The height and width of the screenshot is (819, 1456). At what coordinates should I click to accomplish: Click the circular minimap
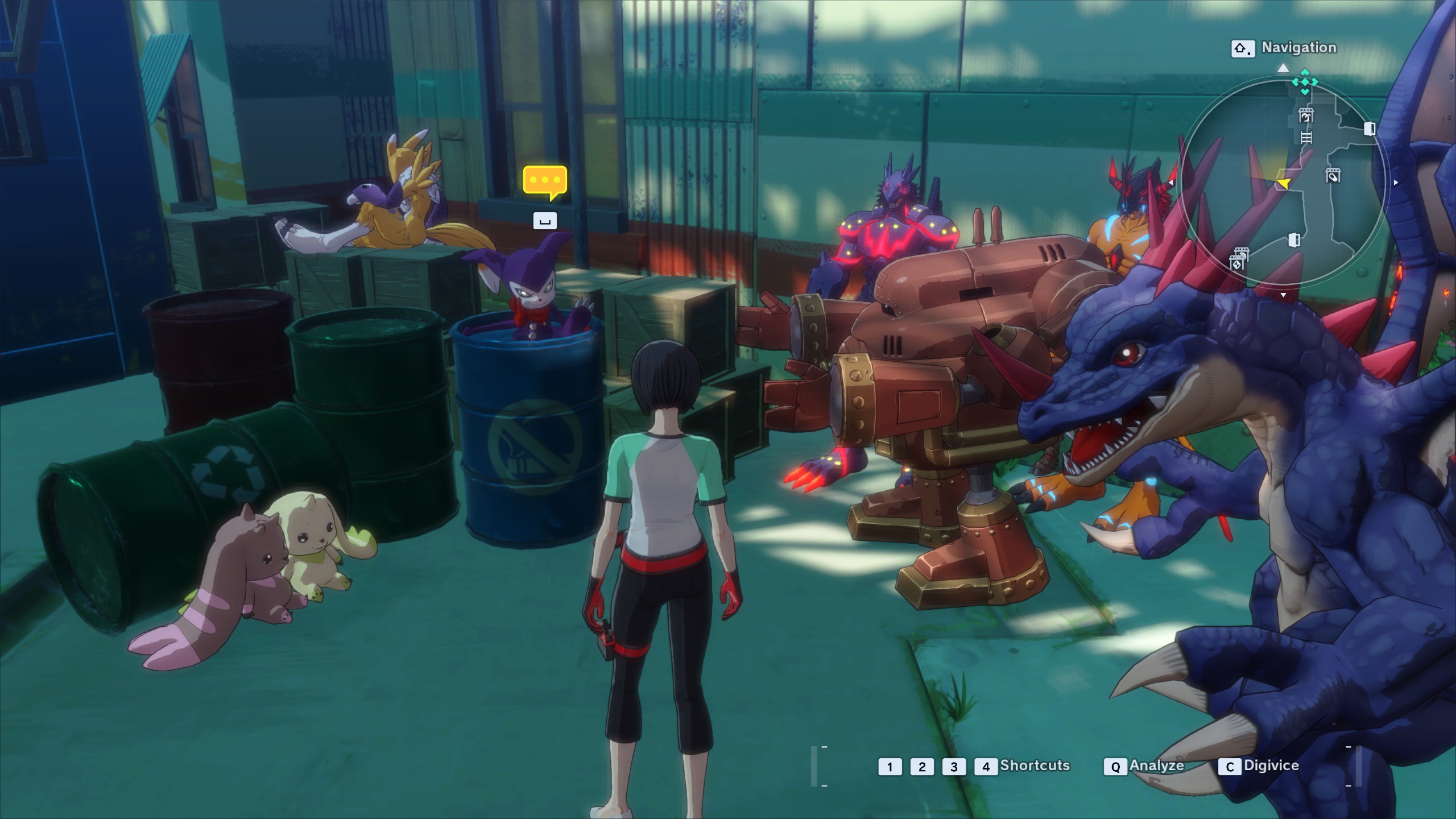click(1283, 182)
